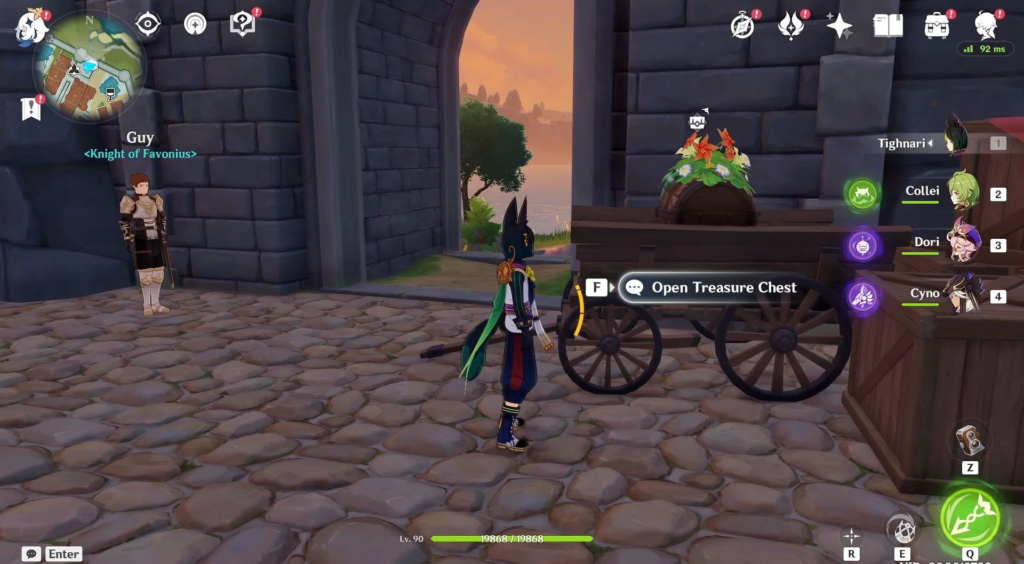Activate Tighnari's elemental skill icon
The height and width of the screenshot is (564, 1024).
coord(903,529)
